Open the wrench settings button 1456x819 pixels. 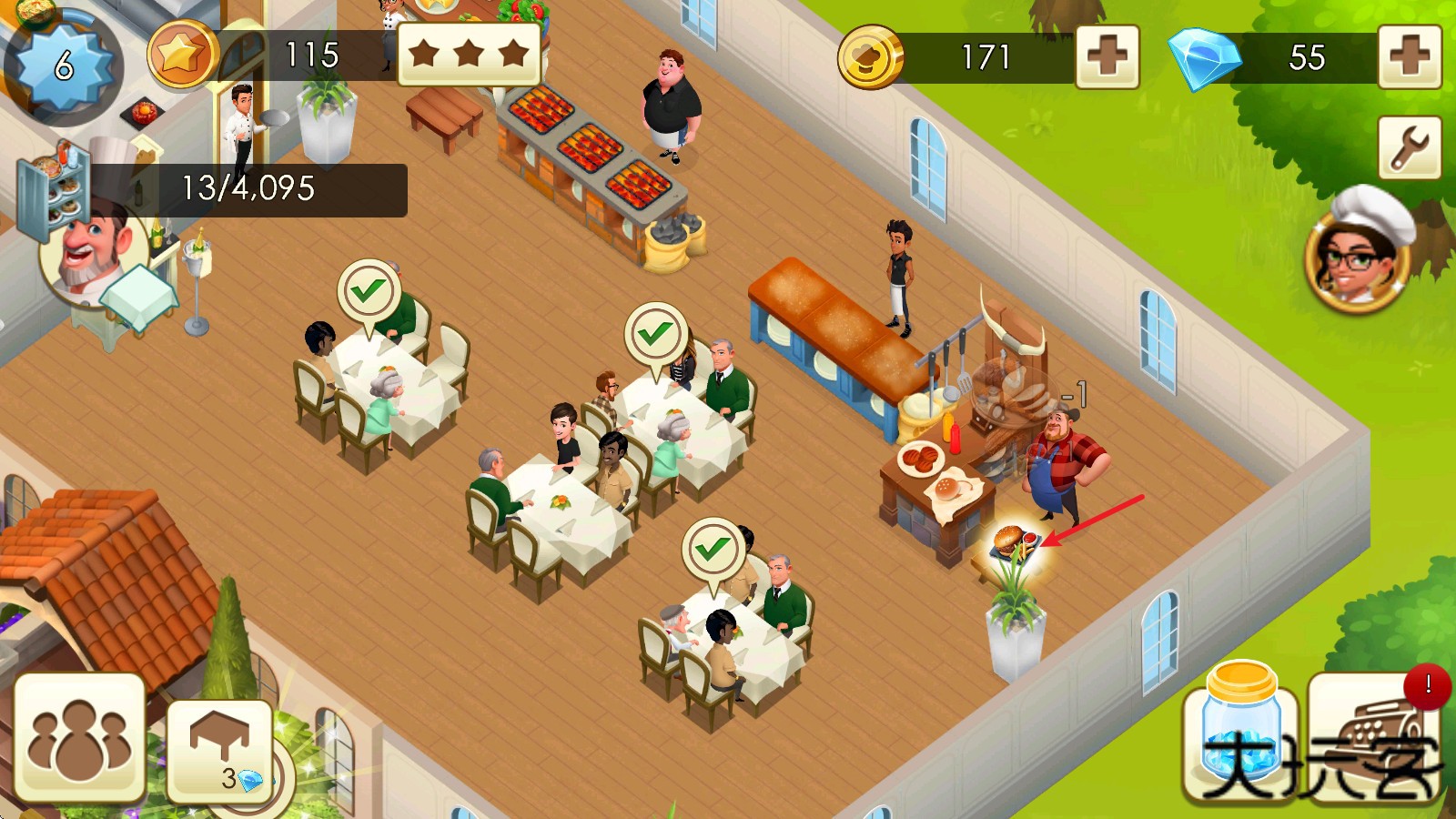tap(1409, 147)
